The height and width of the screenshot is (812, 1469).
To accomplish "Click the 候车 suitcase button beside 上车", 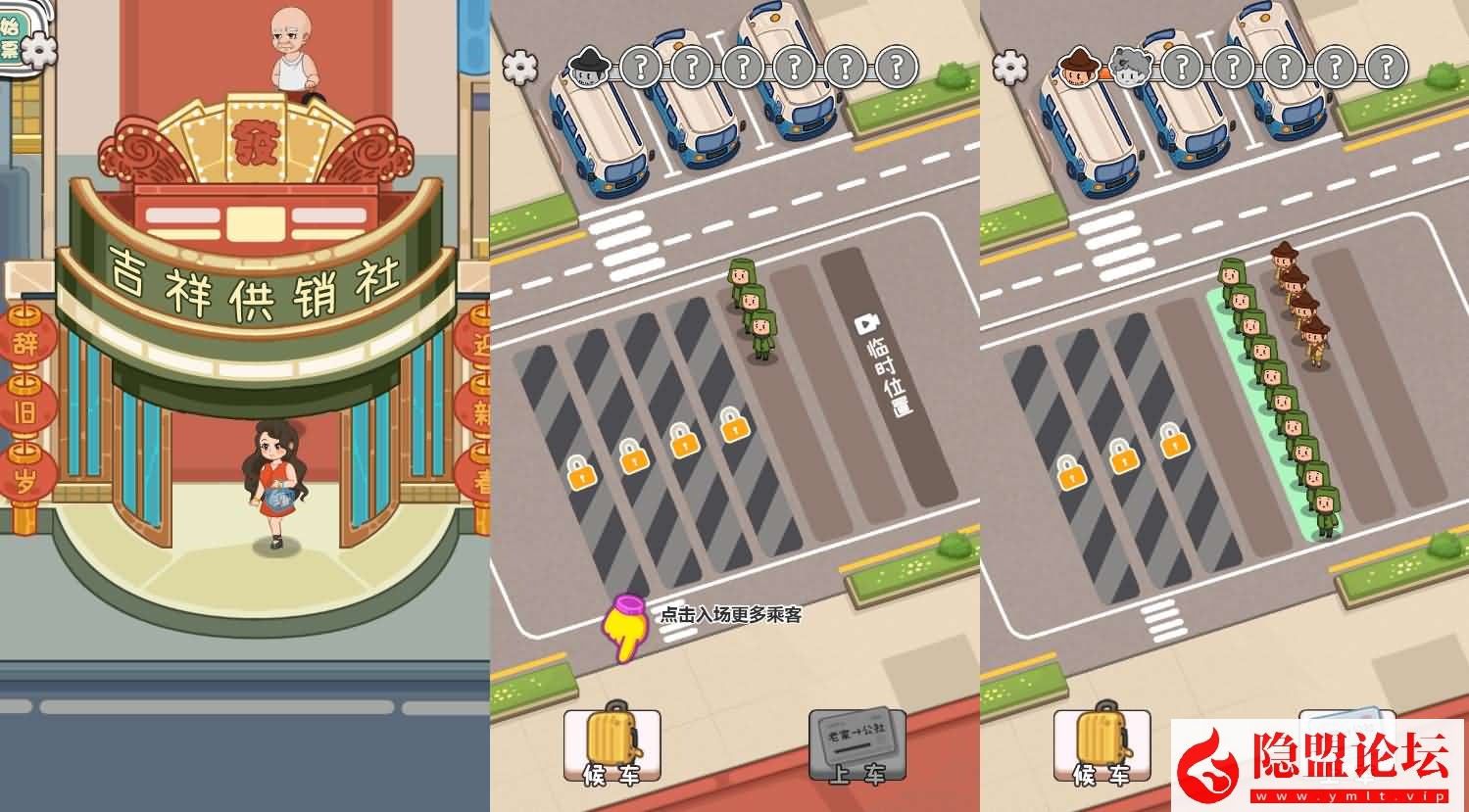I will (x=612, y=744).
